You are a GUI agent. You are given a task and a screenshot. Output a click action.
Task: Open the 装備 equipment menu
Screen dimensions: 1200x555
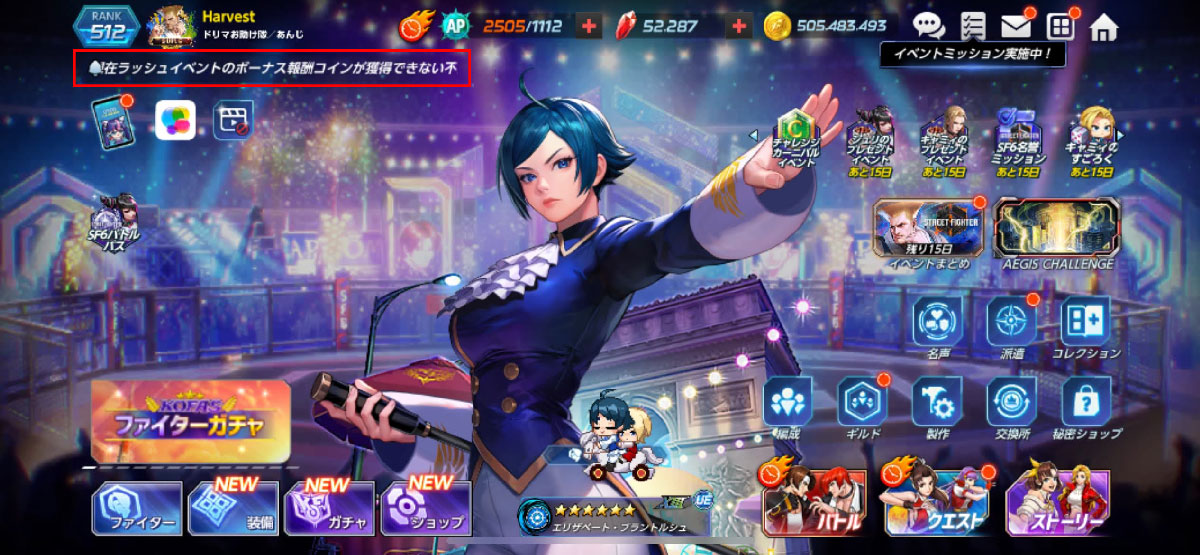tap(233, 508)
